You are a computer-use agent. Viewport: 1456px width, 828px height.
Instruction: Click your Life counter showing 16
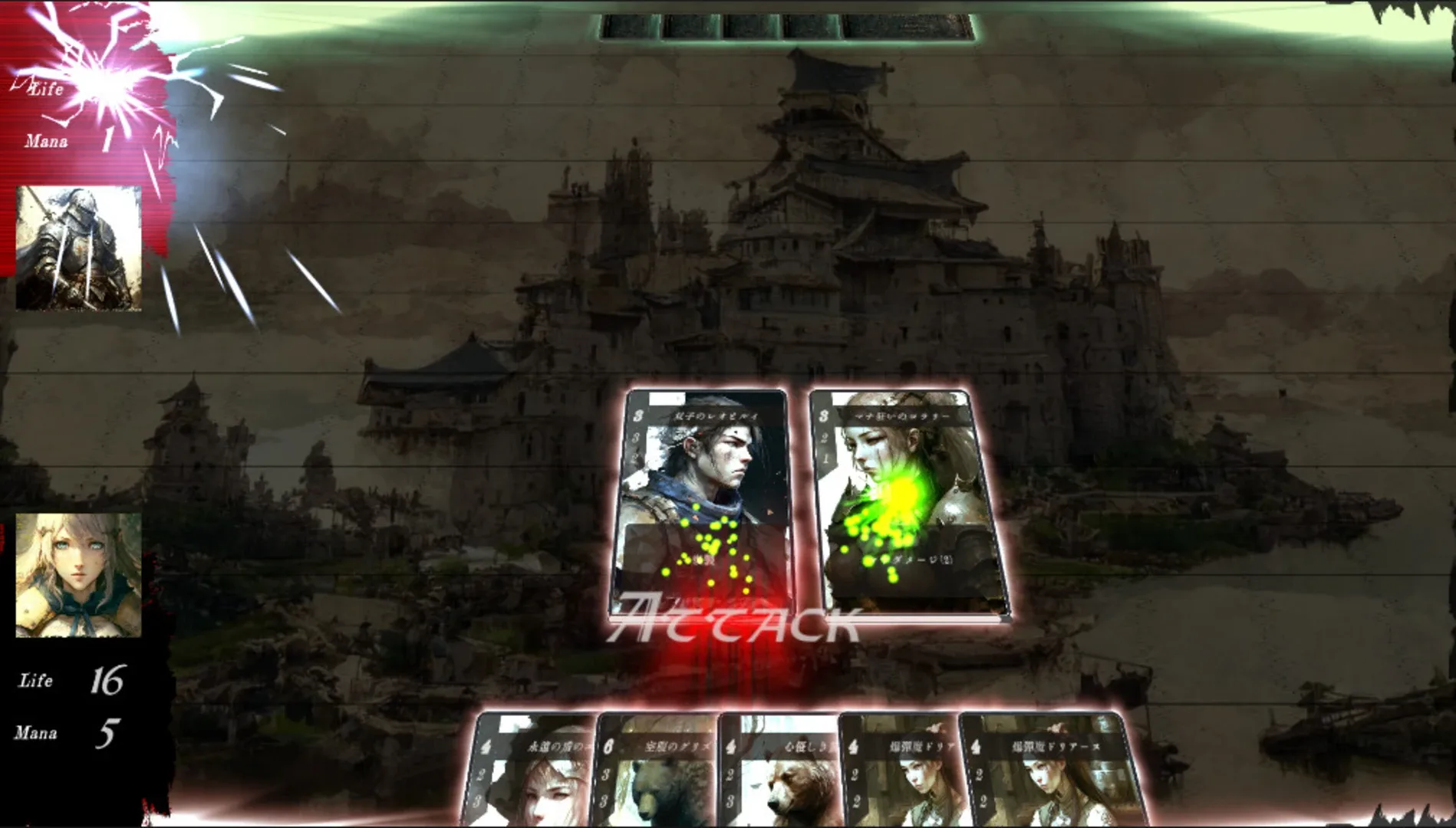107,678
